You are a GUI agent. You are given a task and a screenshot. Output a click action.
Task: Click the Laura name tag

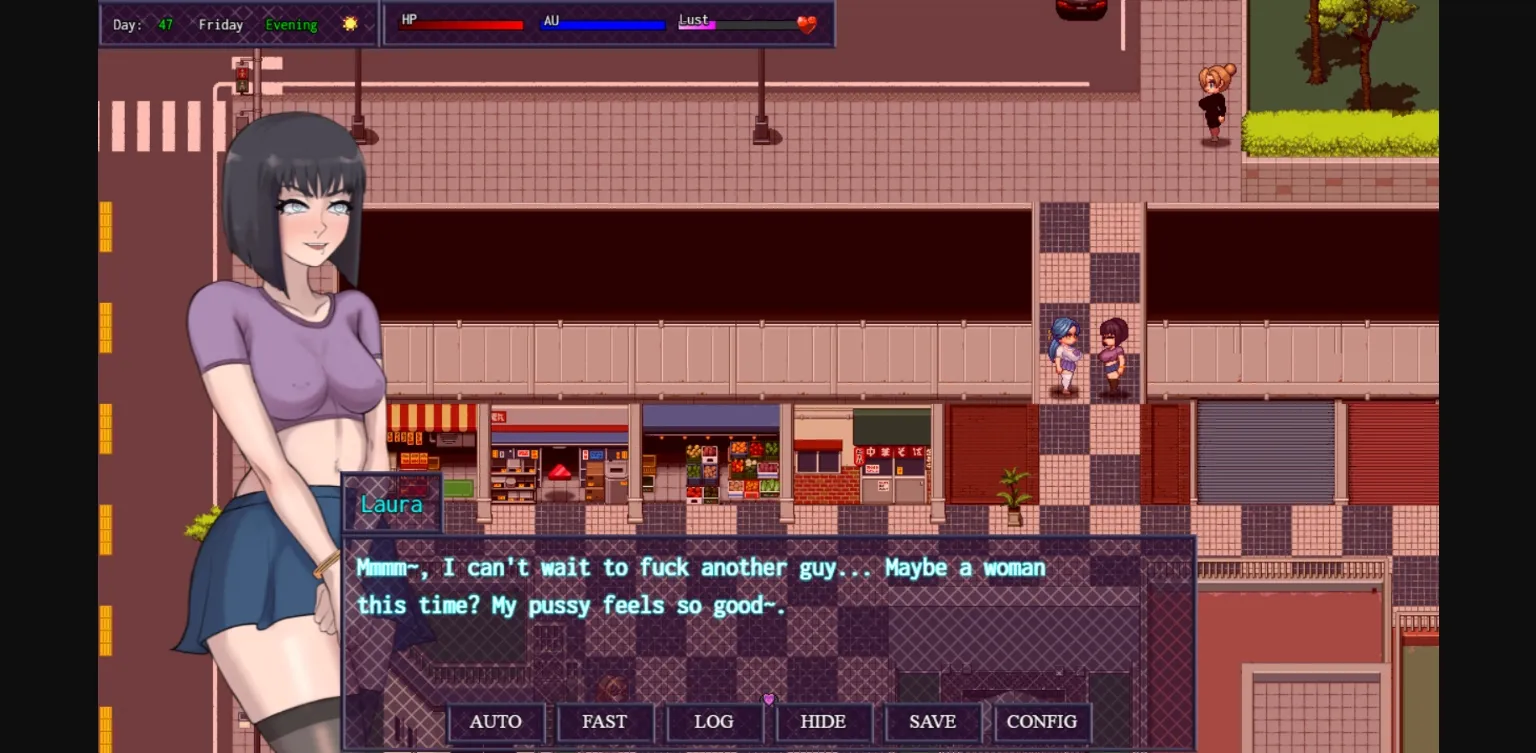tap(392, 504)
